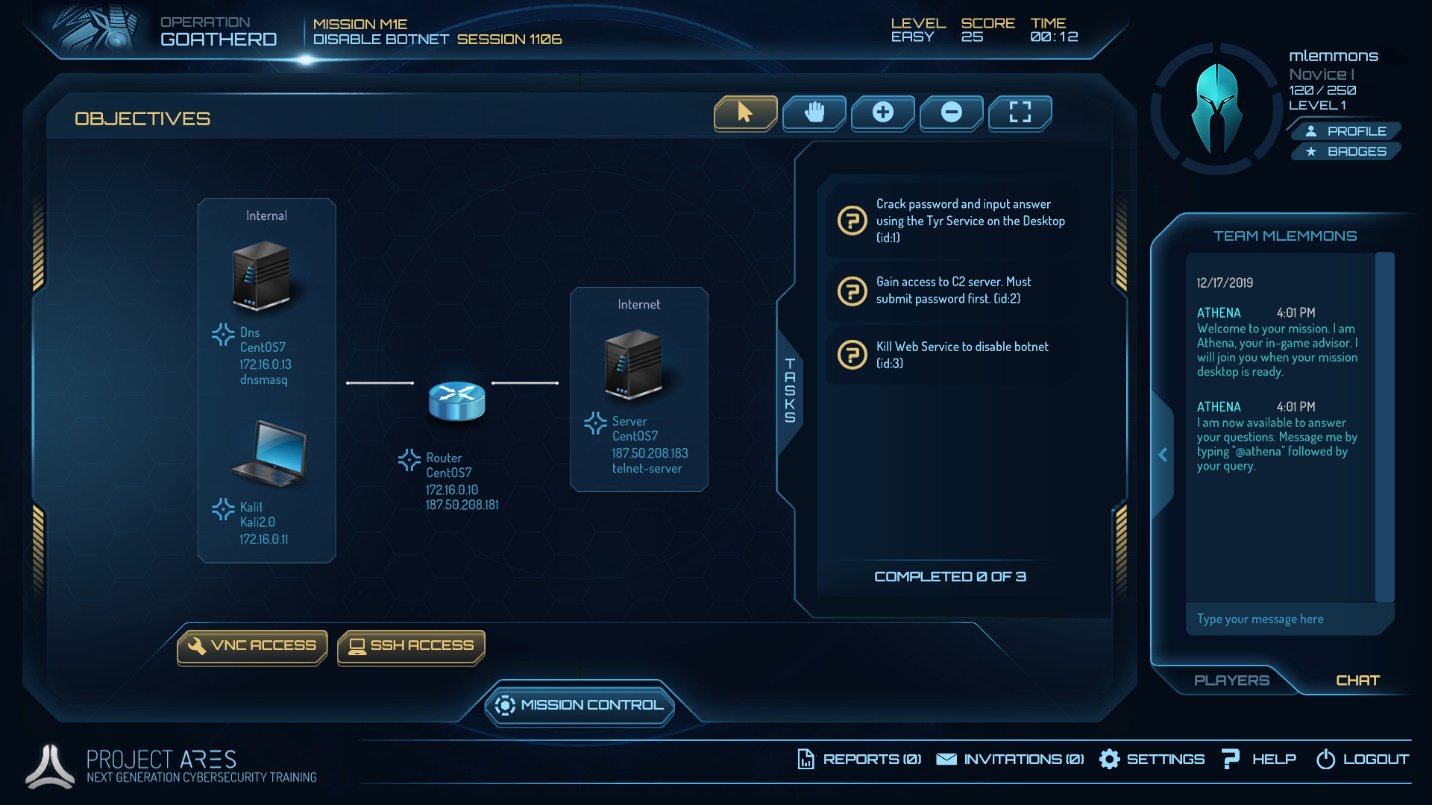Select the arrow pointer tool
The width and height of the screenshot is (1432, 805).
coord(744,113)
